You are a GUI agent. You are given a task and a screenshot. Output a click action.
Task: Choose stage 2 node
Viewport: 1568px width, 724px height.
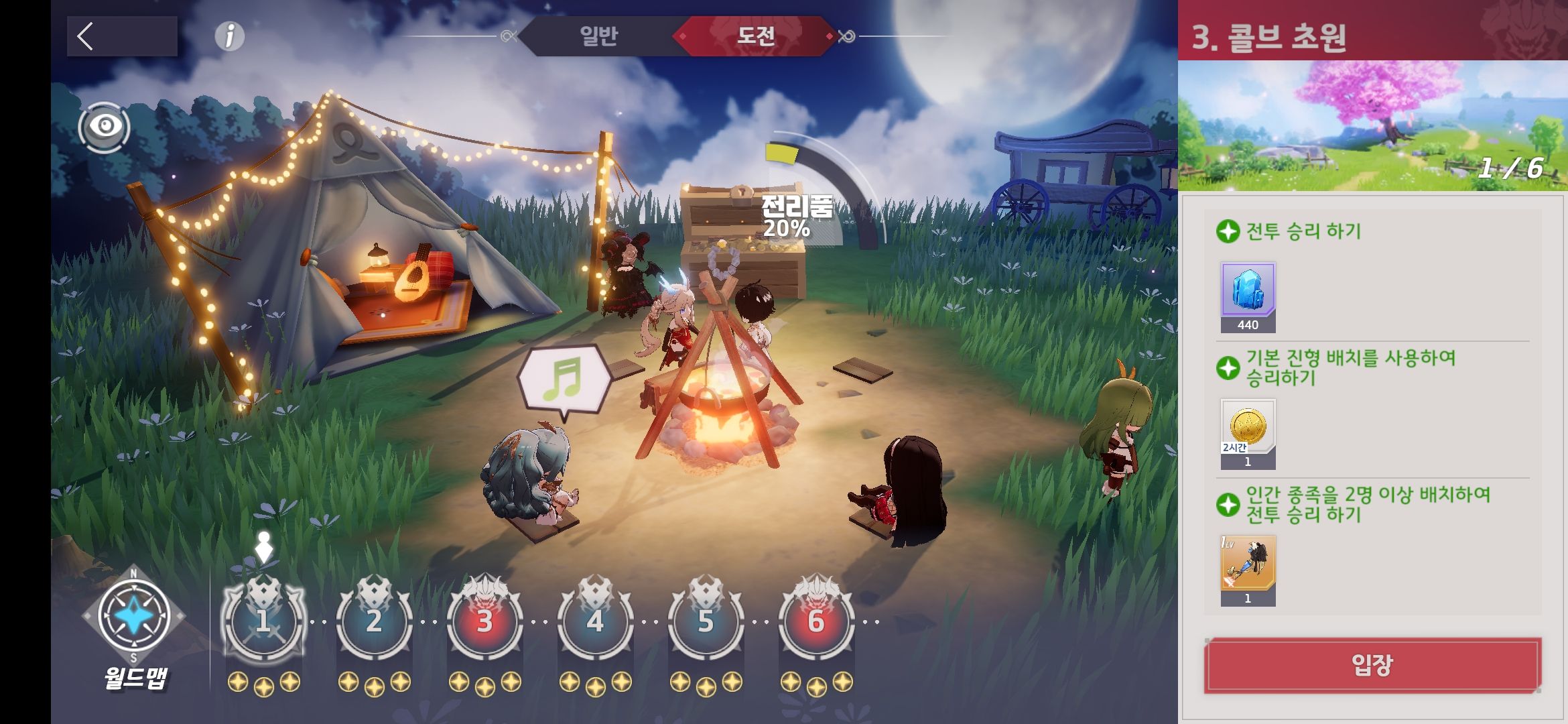click(x=374, y=621)
